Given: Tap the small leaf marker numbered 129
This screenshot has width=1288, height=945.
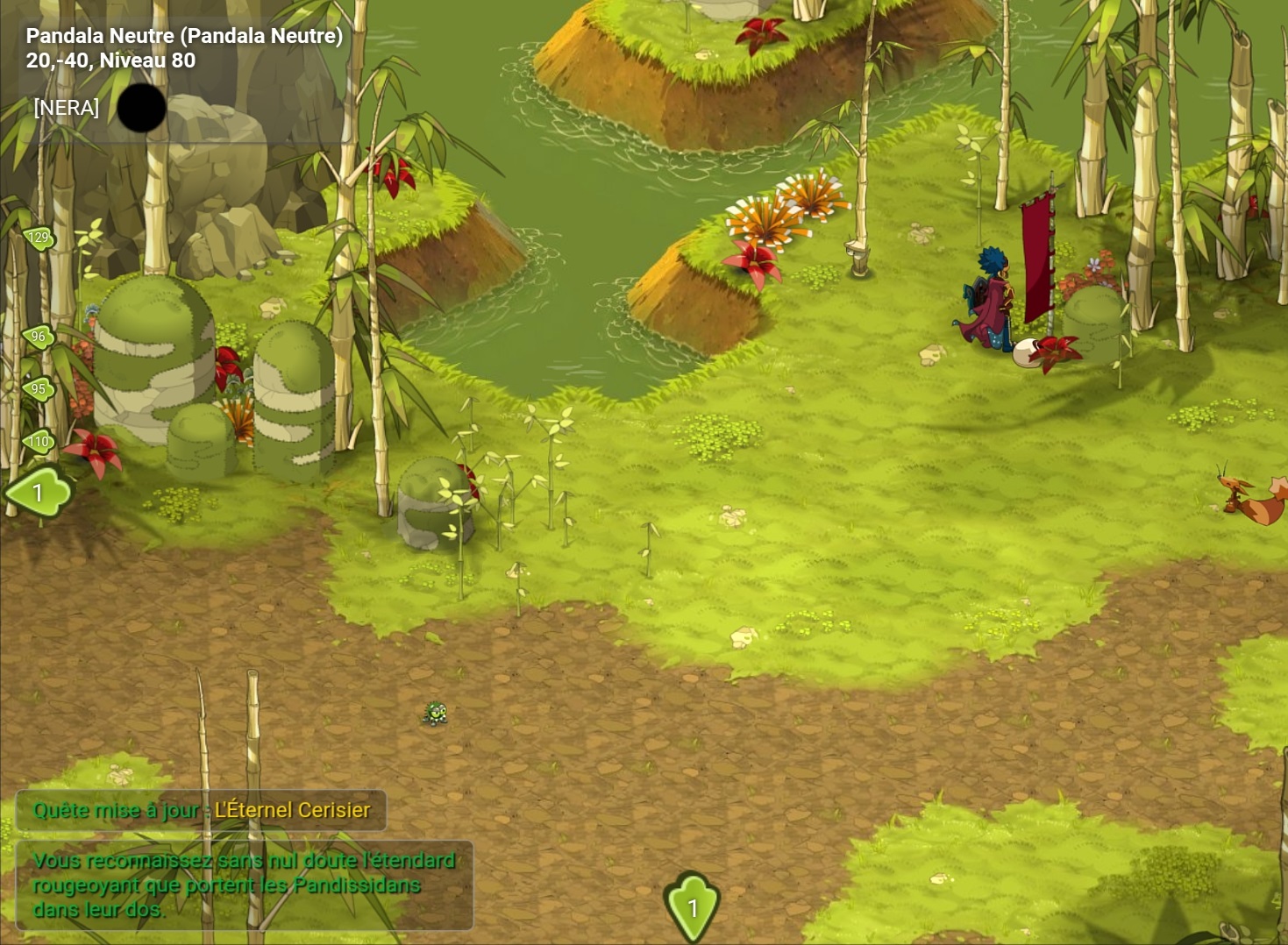Looking at the screenshot, I should (39, 238).
